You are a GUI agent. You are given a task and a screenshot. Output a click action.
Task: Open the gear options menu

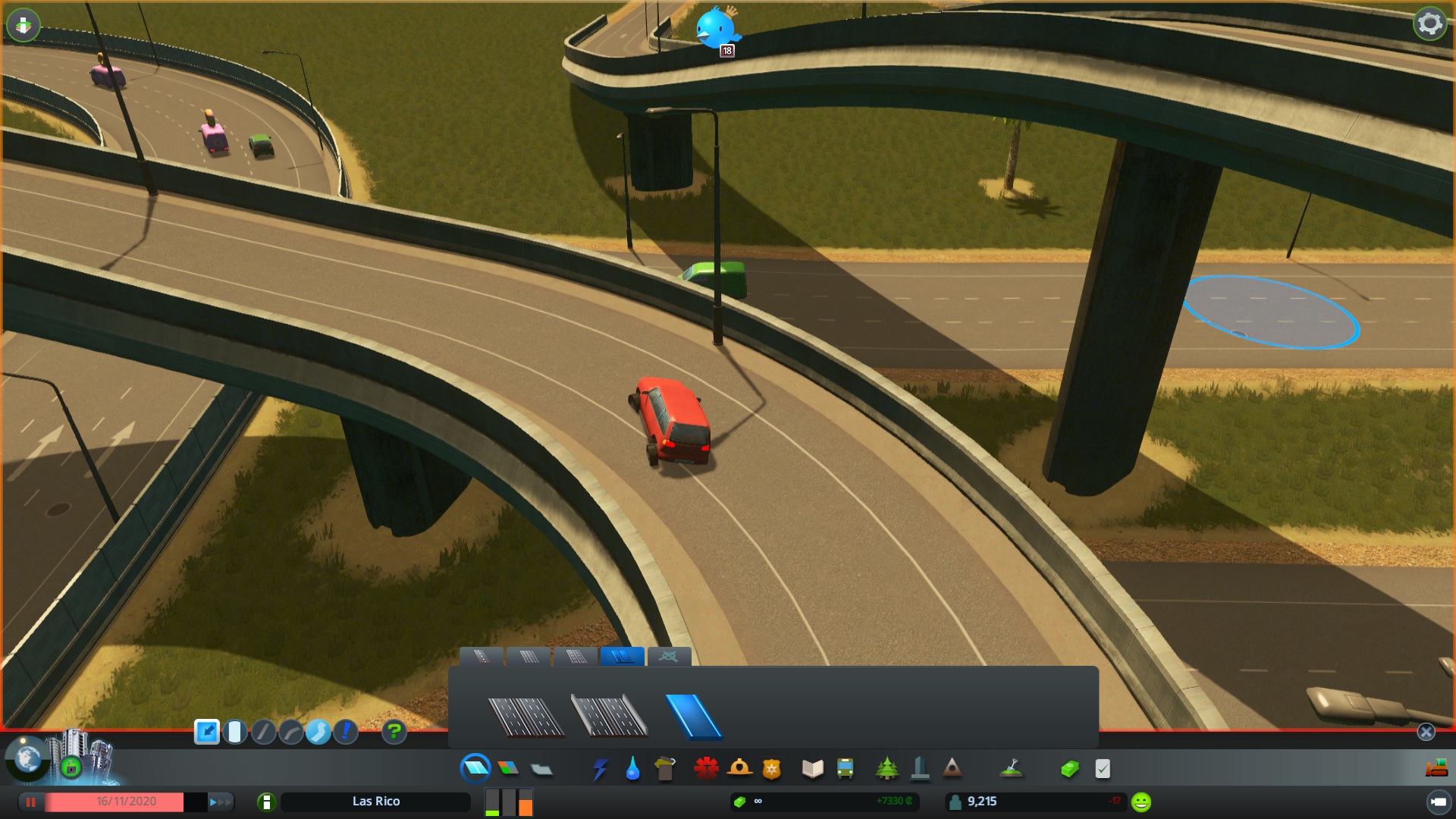1429,24
